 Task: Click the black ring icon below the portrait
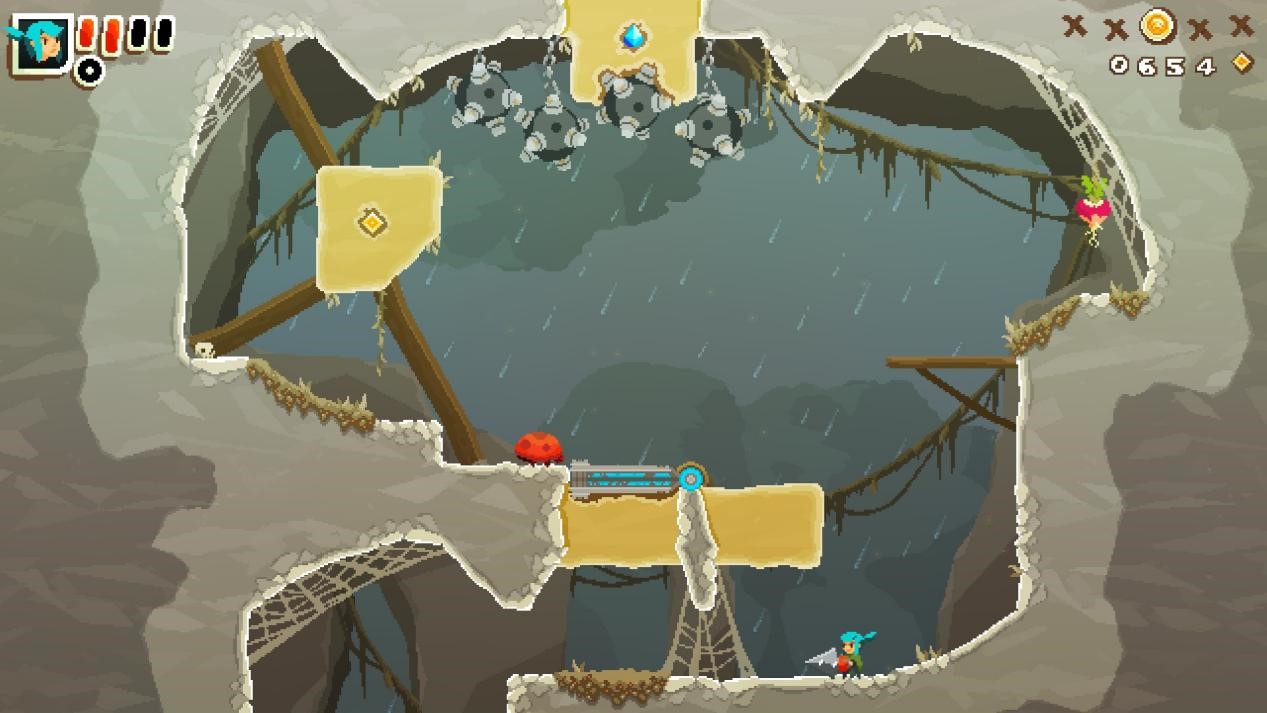[x=90, y=71]
